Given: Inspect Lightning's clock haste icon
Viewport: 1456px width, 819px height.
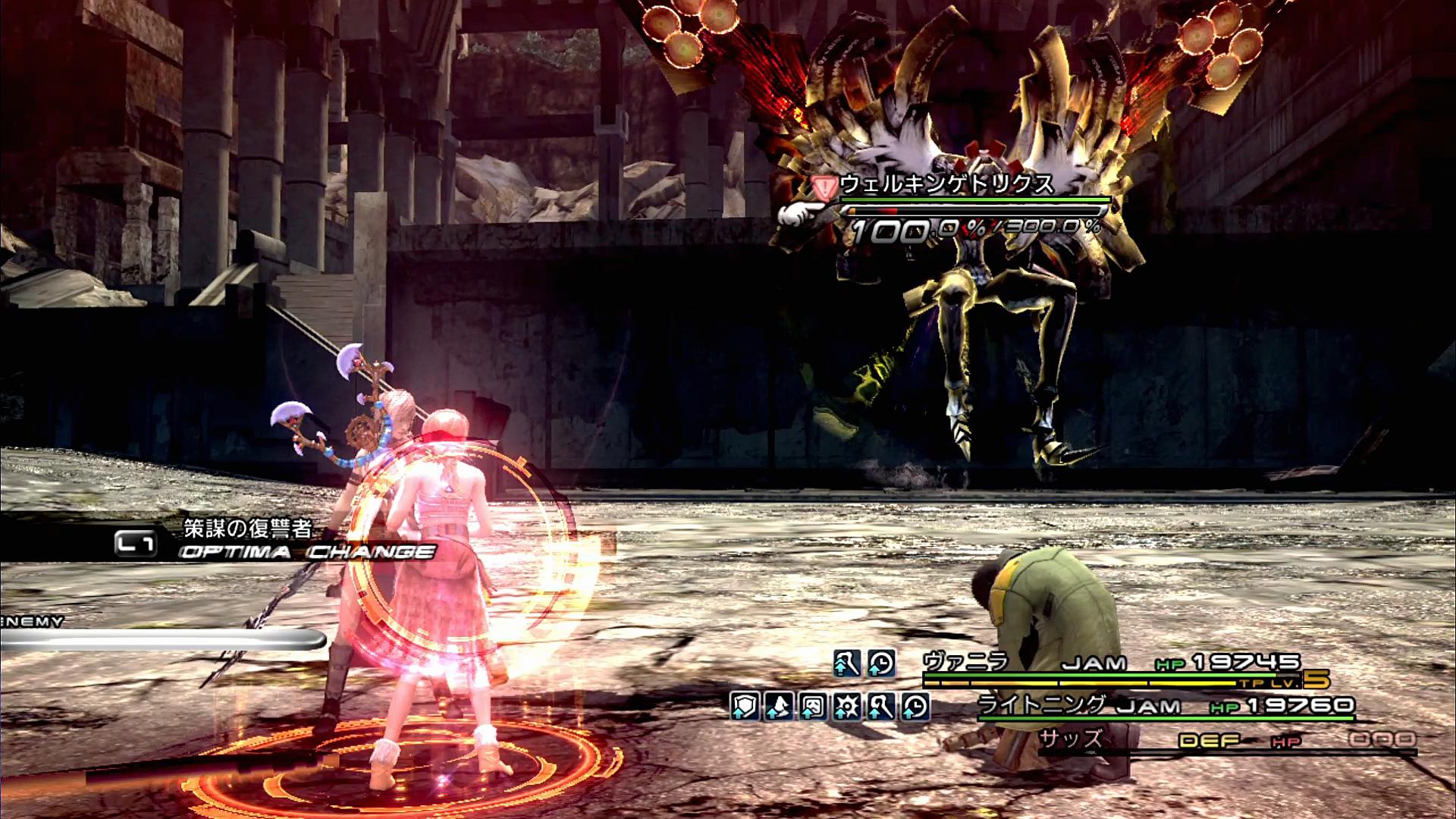Looking at the screenshot, I should (x=915, y=707).
